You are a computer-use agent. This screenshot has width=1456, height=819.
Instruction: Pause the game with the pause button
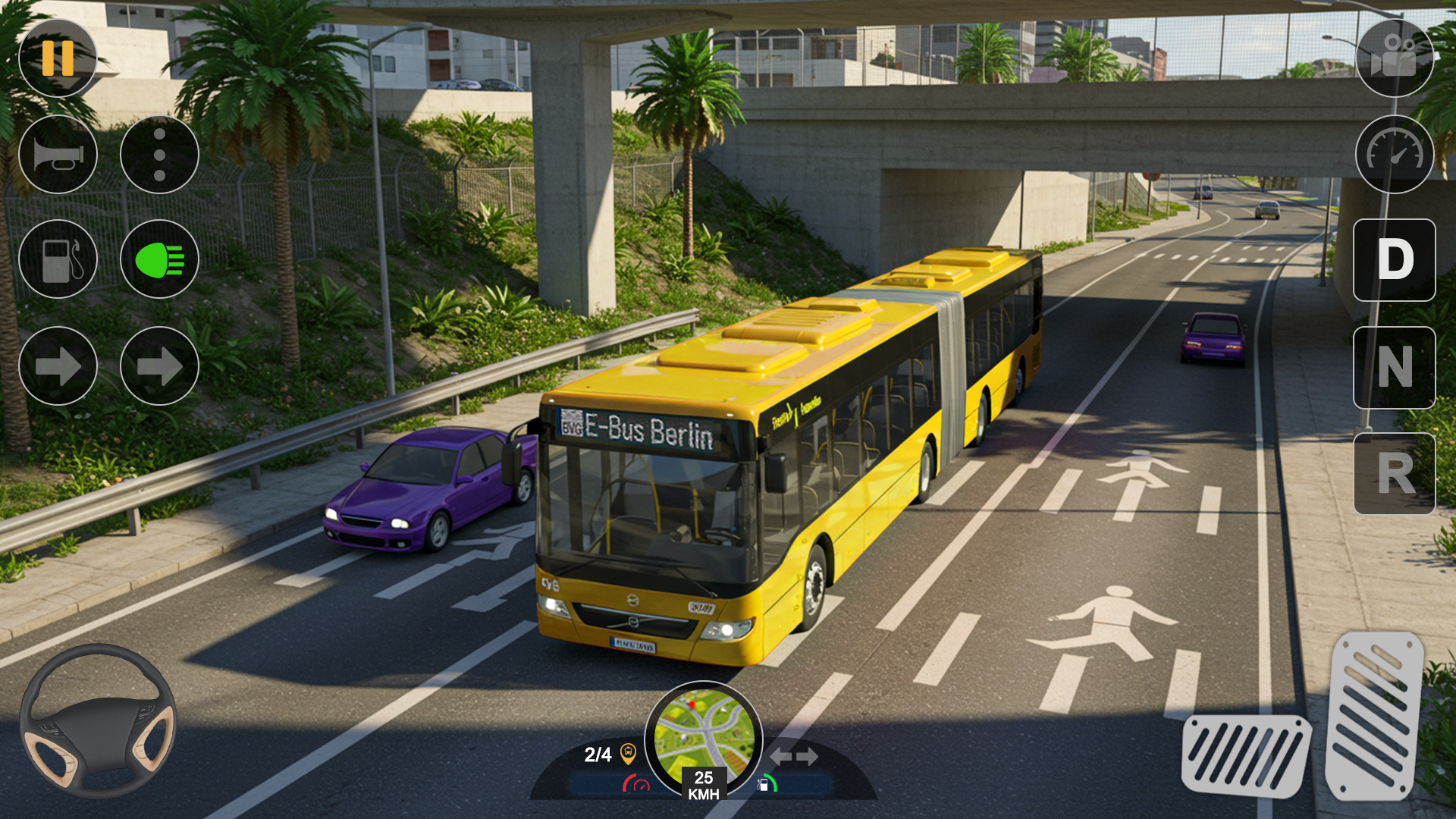click(58, 58)
